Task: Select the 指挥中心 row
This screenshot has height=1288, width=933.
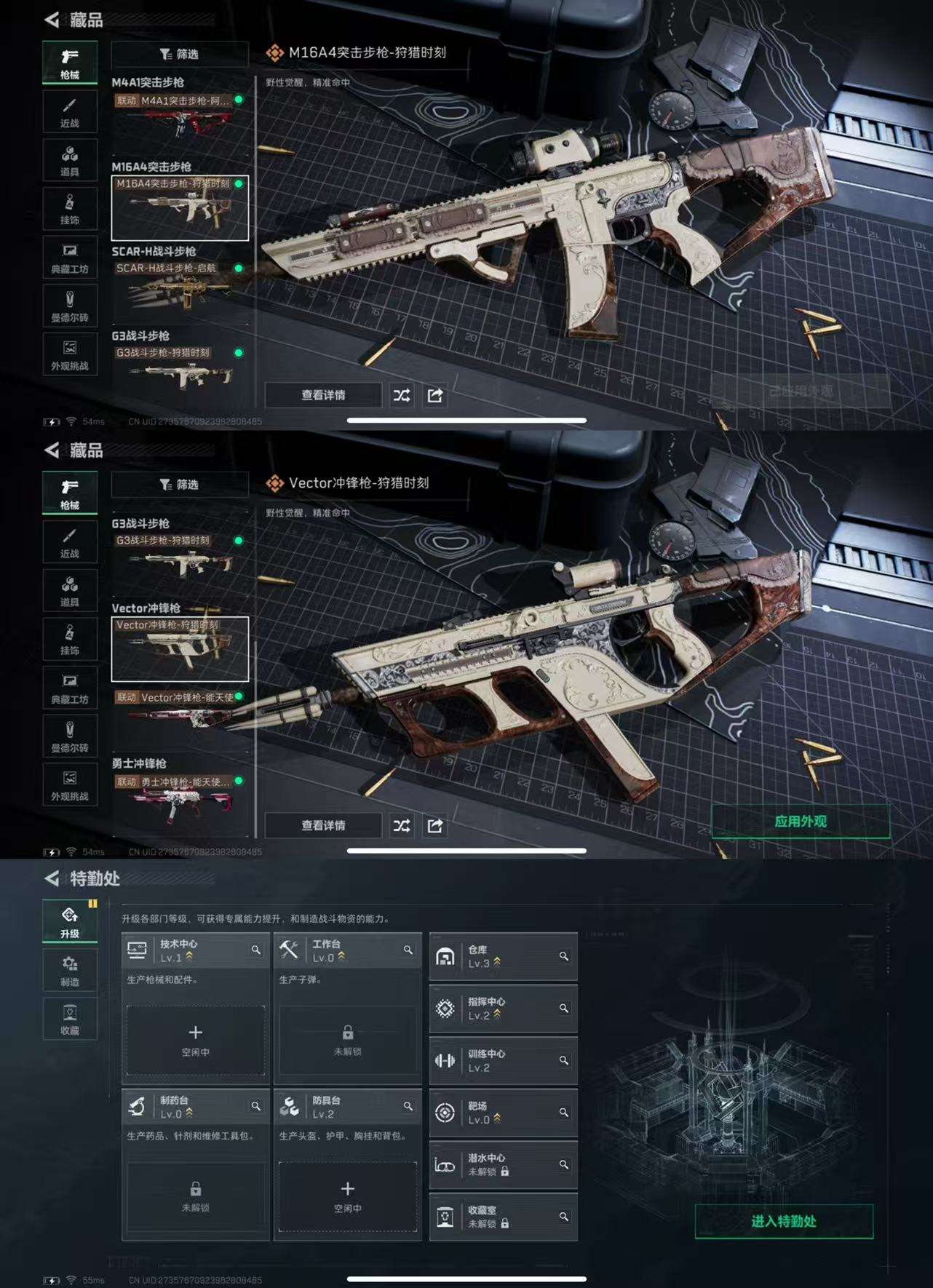Action: [x=503, y=1009]
